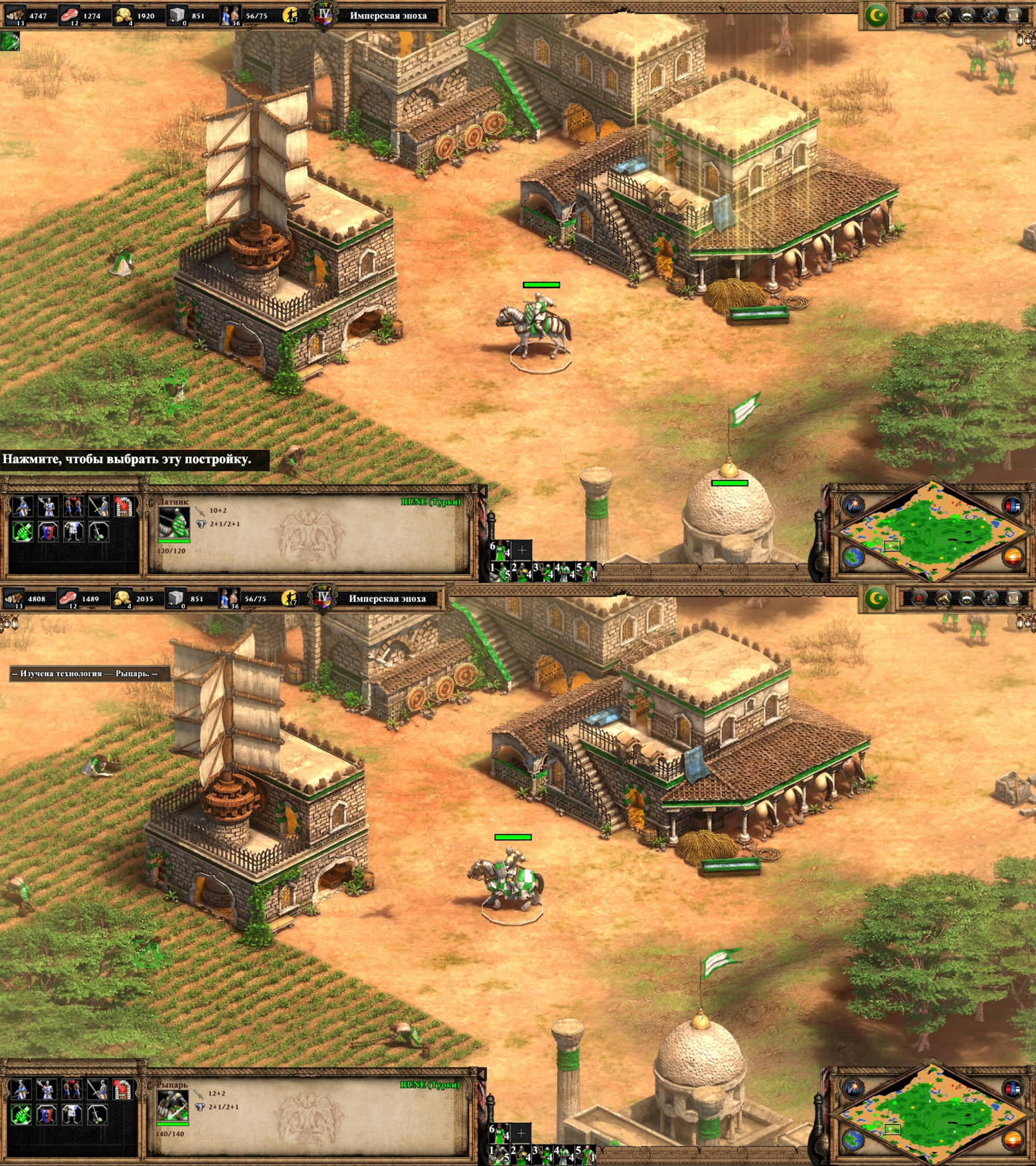Click the Латник unit portrait
Image resolution: width=1036 pixels, height=1166 pixels.
pos(174,524)
